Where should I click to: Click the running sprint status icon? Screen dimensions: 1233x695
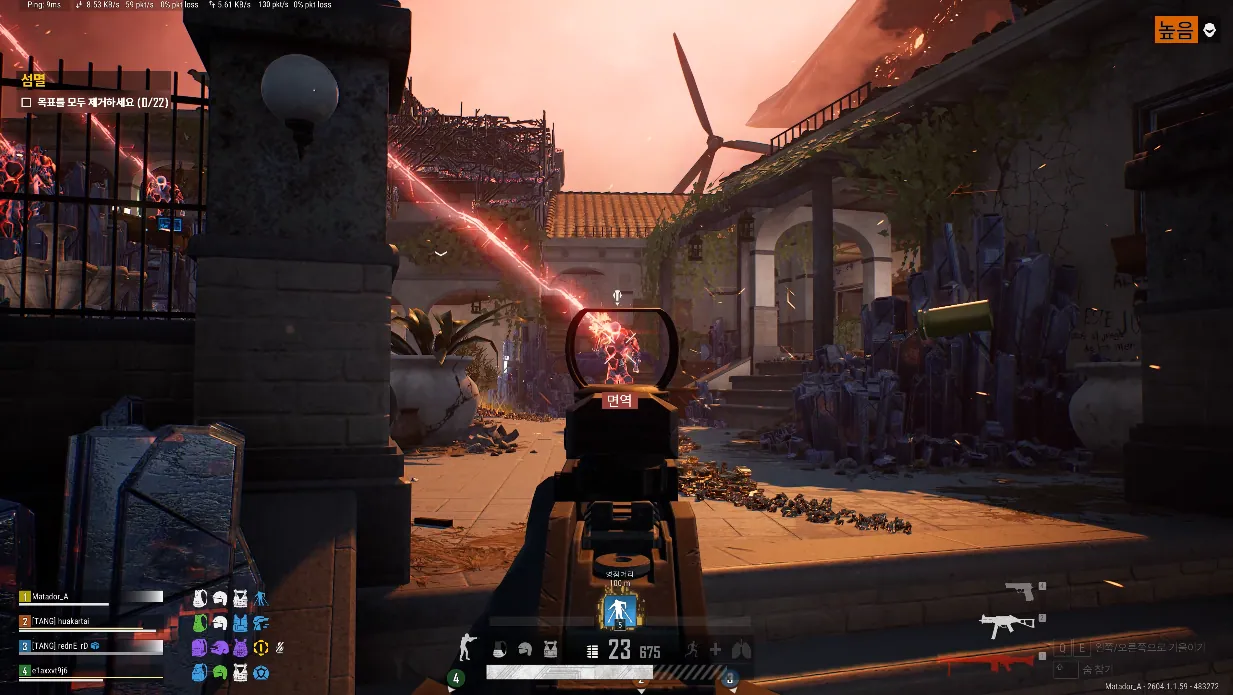pos(691,650)
